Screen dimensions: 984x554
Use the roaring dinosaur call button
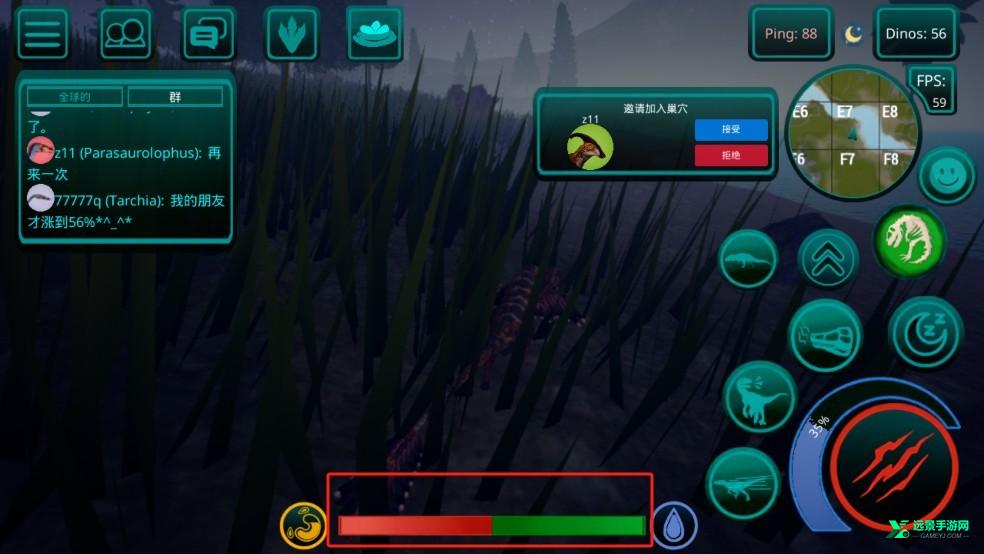coord(759,397)
